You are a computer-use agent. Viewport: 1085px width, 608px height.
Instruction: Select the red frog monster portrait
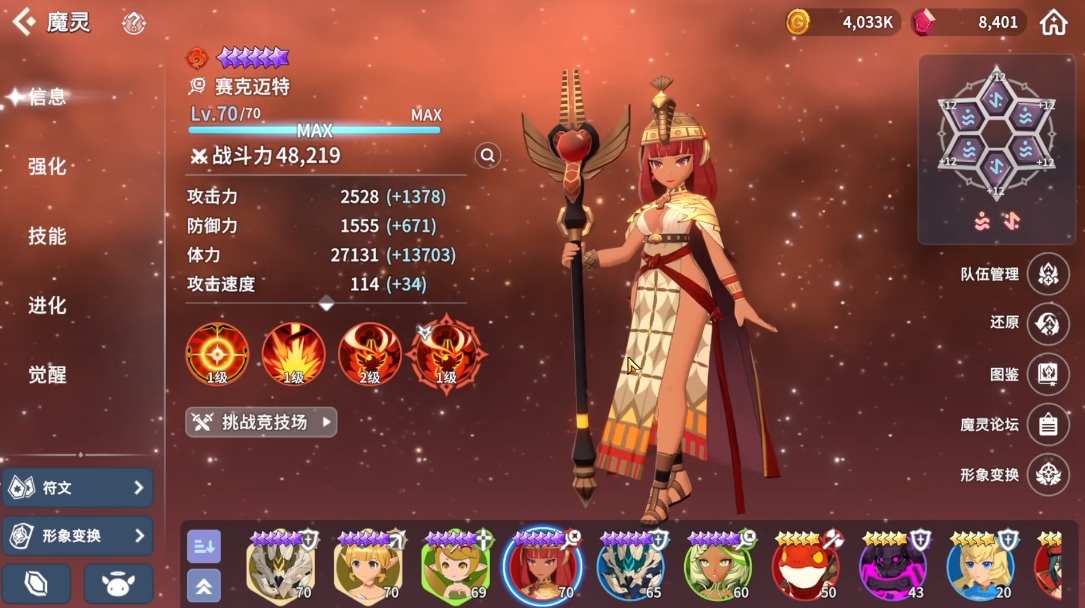(x=805, y=565)
